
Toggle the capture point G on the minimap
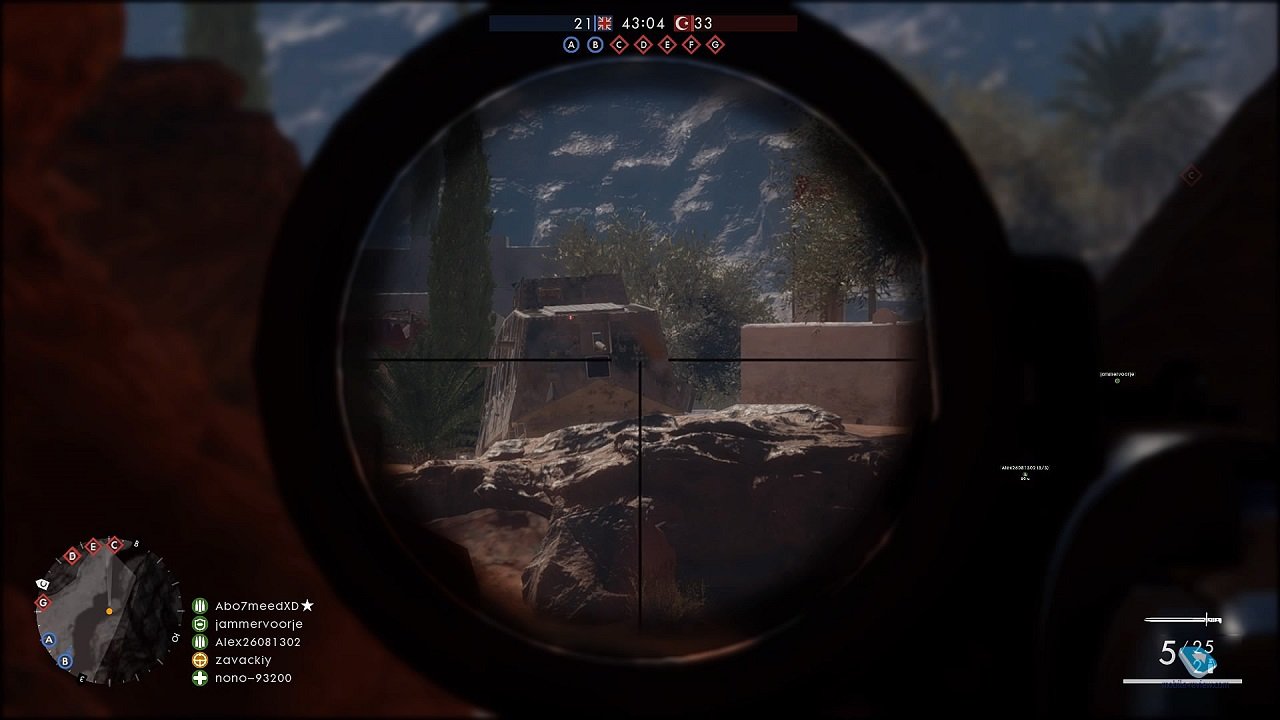coord(43,601)
